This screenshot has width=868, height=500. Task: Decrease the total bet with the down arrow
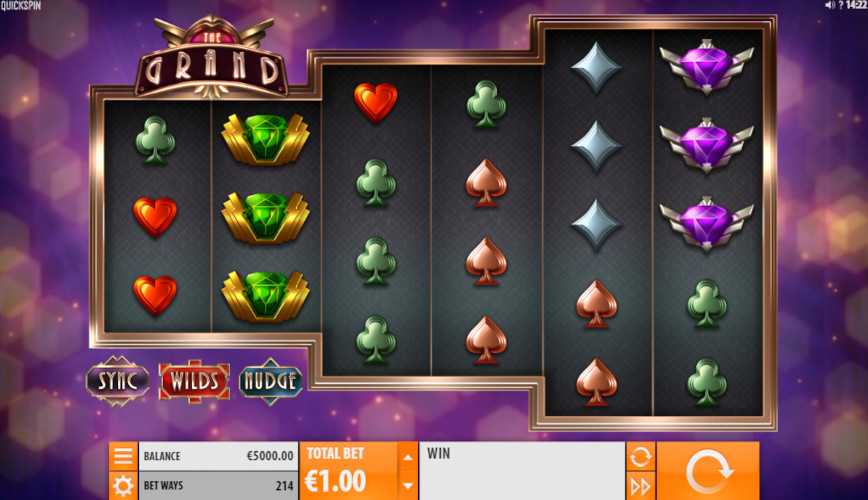(407, 486)
